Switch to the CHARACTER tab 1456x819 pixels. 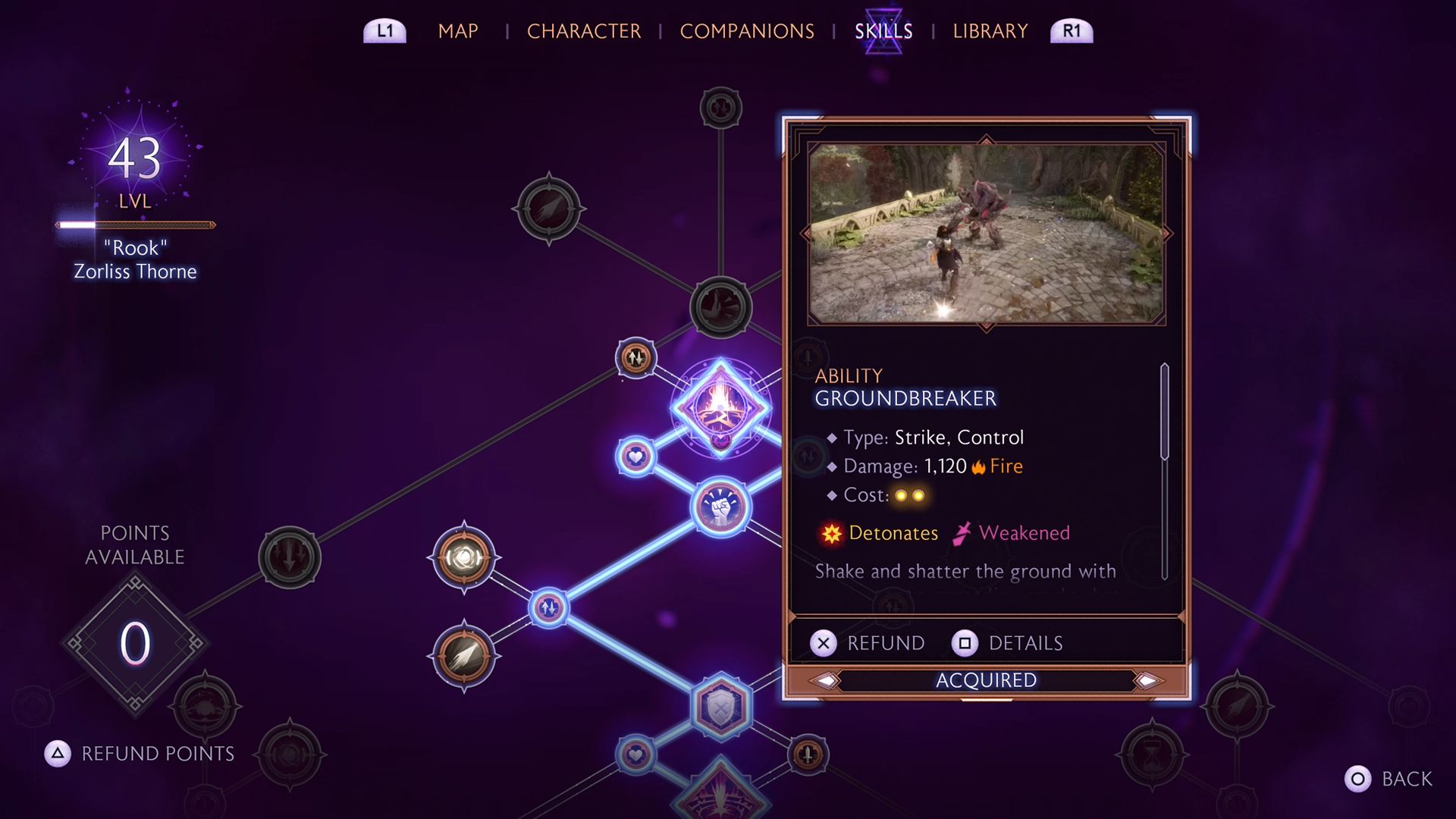584,31
